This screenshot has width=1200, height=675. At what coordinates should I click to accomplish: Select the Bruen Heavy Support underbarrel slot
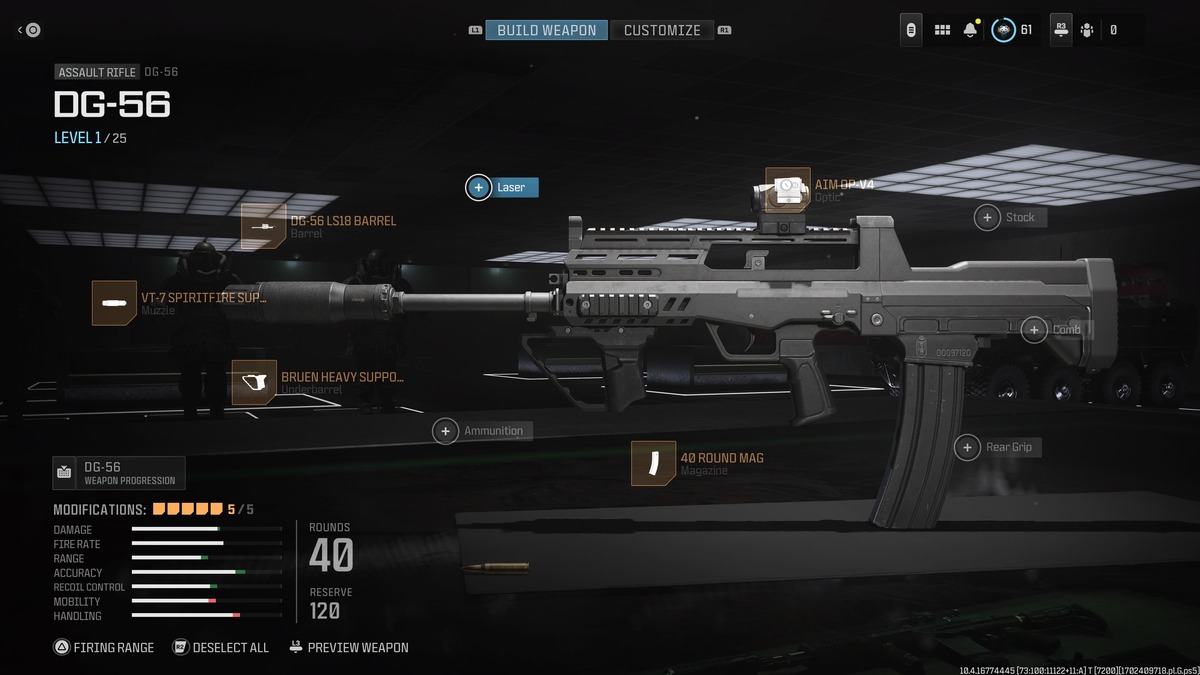(254, 382)
